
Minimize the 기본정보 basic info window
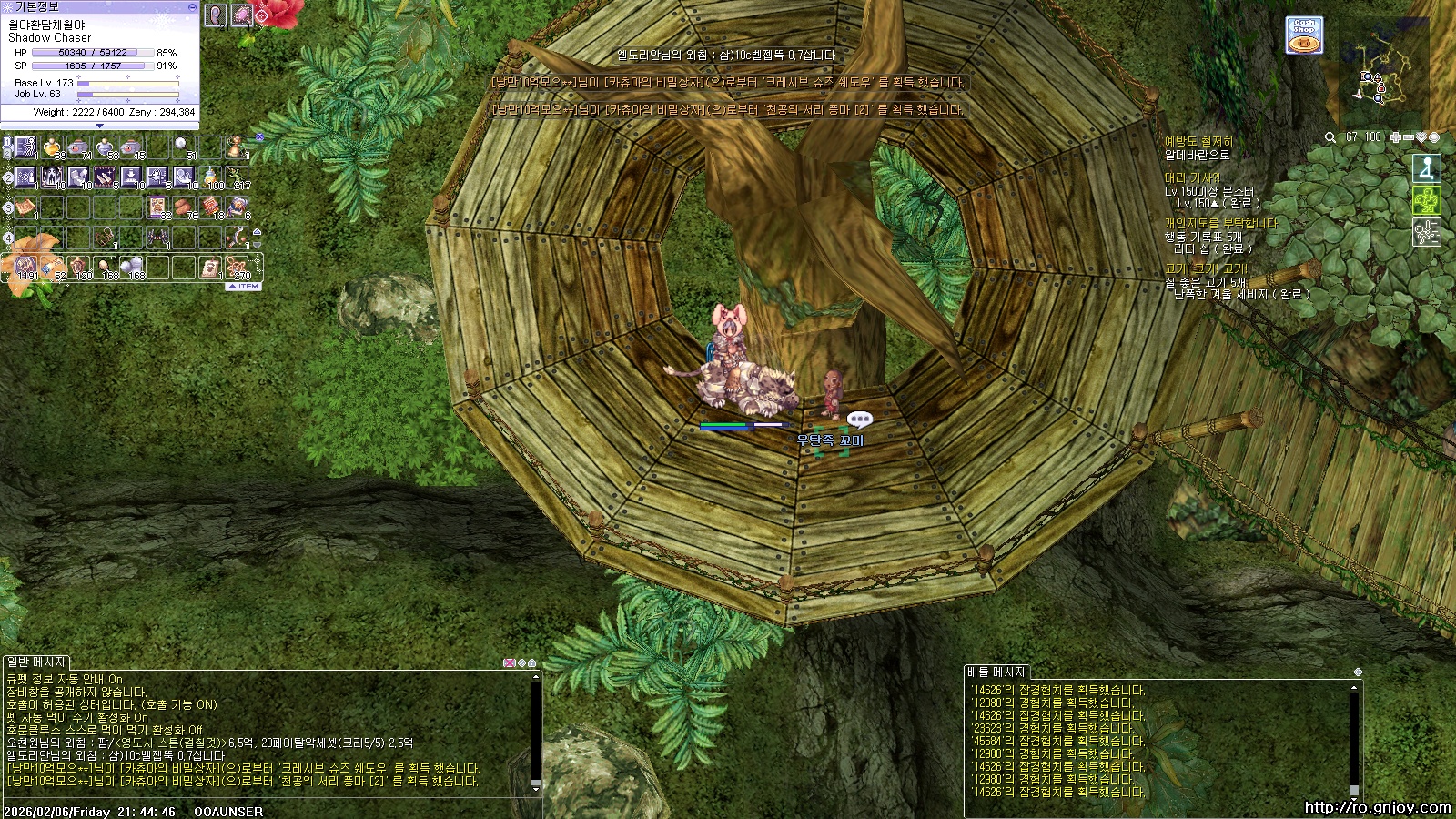192,6
